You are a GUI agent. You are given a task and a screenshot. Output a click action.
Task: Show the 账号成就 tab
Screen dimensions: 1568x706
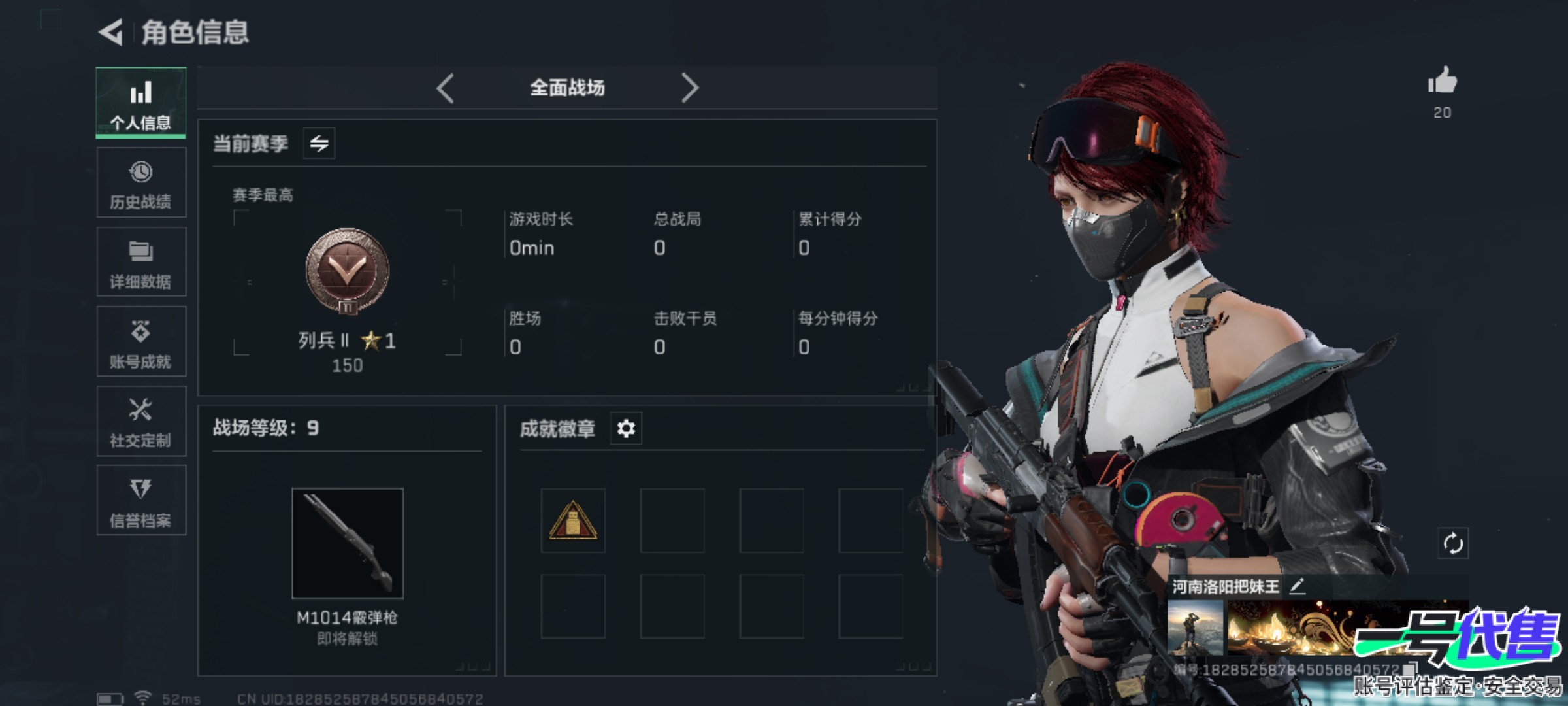pos(141,342)
